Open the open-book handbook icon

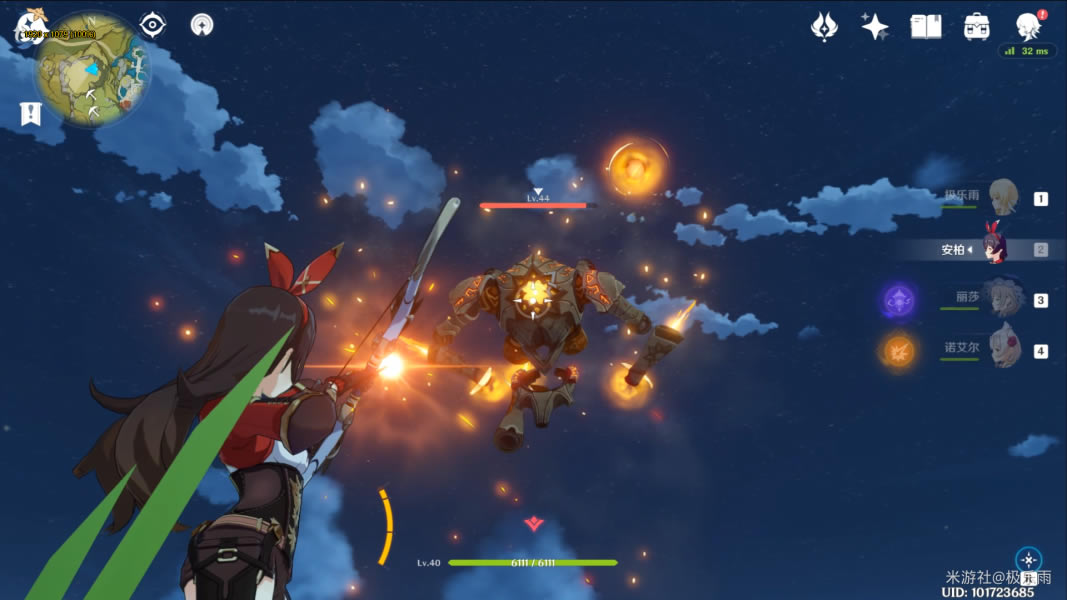tap(926, 27)
